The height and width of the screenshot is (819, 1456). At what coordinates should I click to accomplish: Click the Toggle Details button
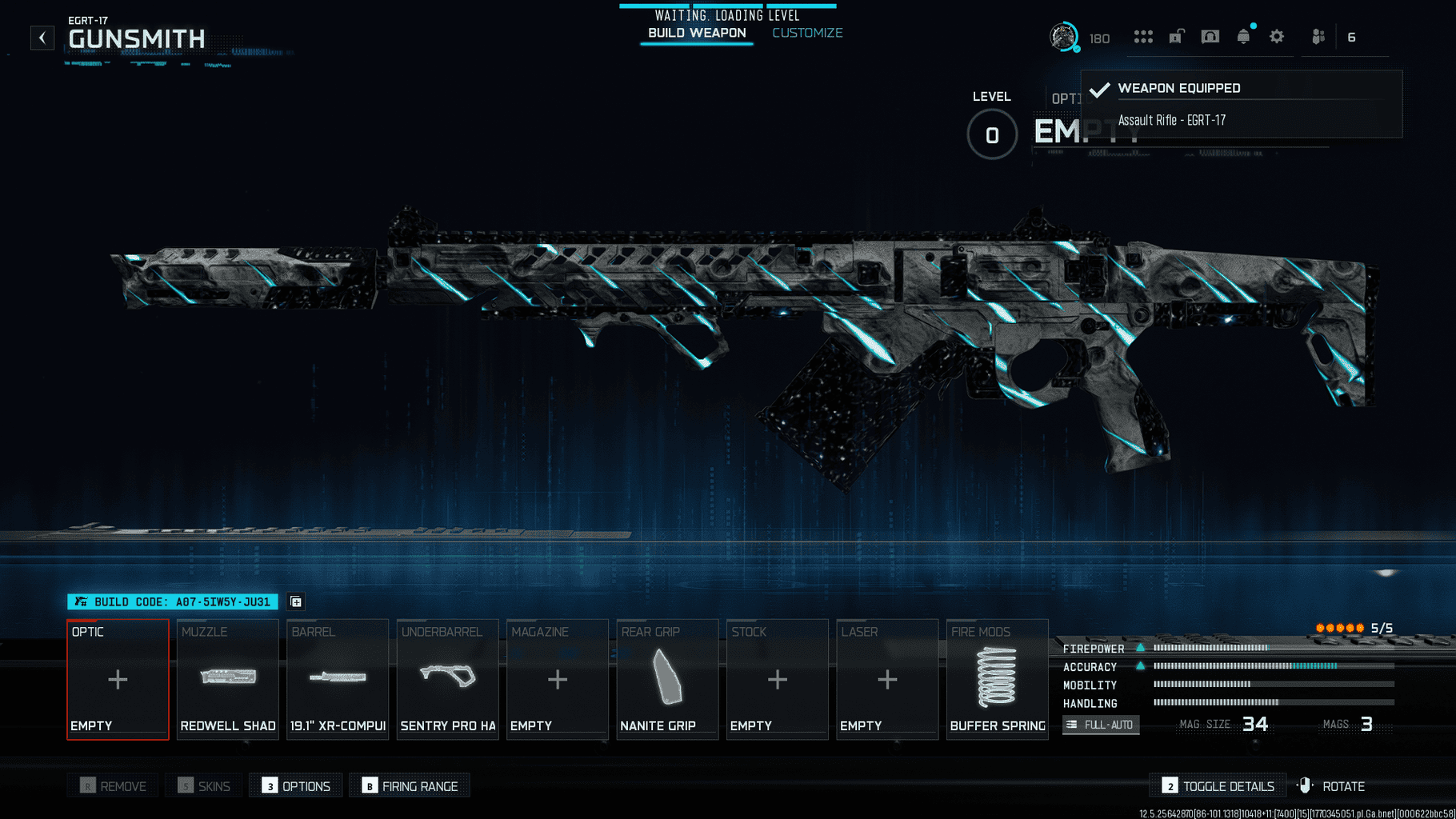[x=1218, y=786]
